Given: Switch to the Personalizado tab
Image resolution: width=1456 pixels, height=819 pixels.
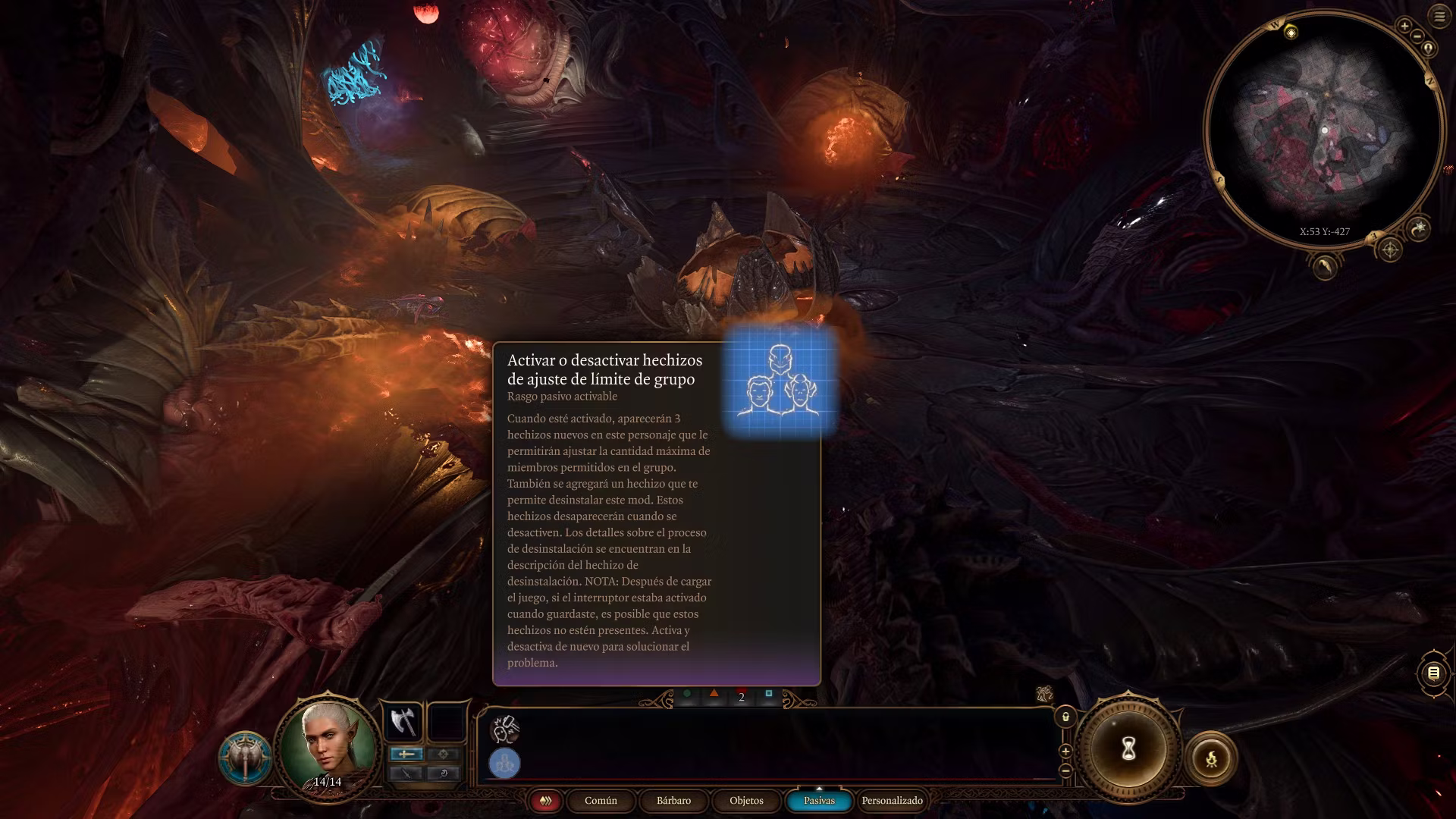Looking at the screenshot, I should [892, 801].
